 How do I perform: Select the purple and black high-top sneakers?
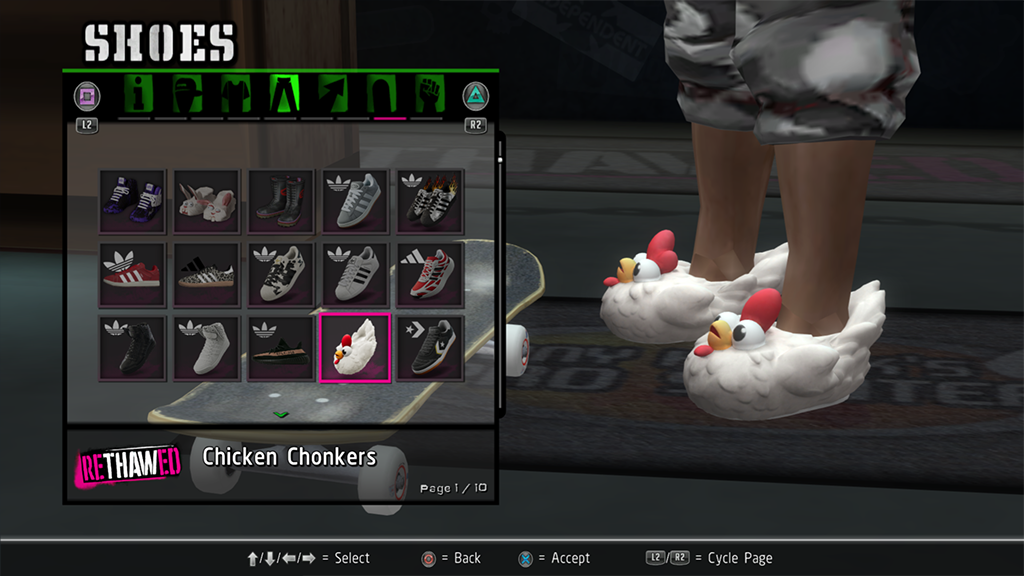pyautogui.click(x=133, y=201)
